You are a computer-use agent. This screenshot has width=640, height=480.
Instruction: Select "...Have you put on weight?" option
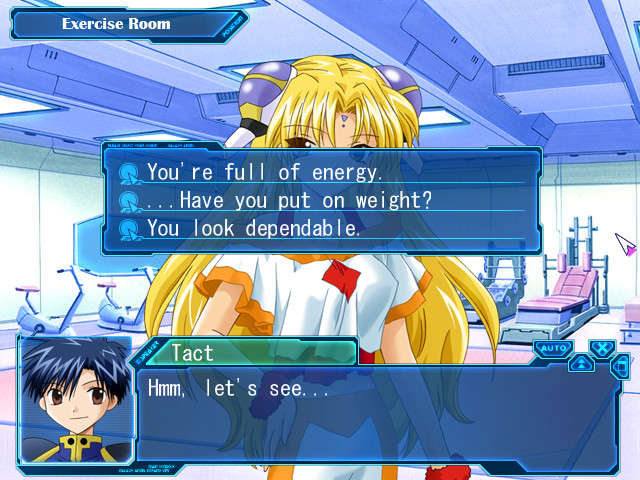pyautogui.click(x=289, y=200)
